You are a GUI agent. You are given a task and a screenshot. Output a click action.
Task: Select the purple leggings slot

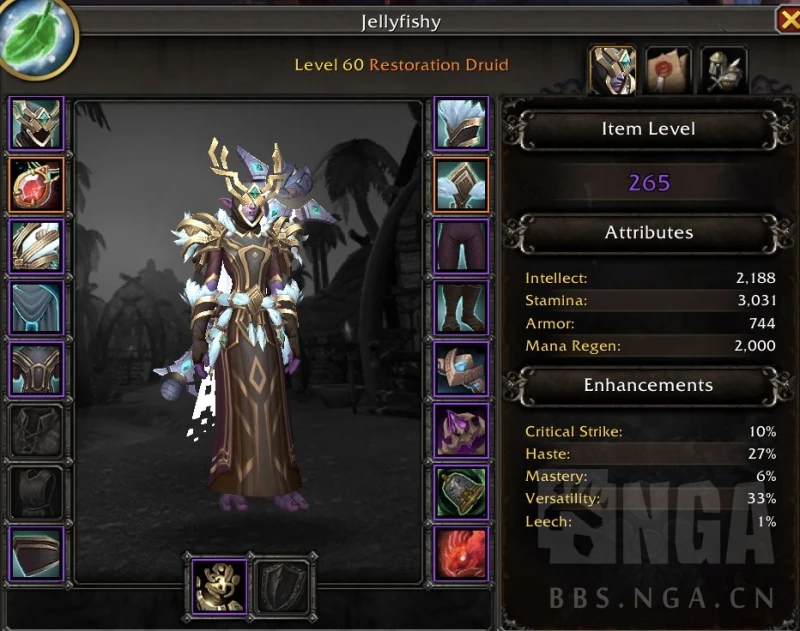coord(461,246)
